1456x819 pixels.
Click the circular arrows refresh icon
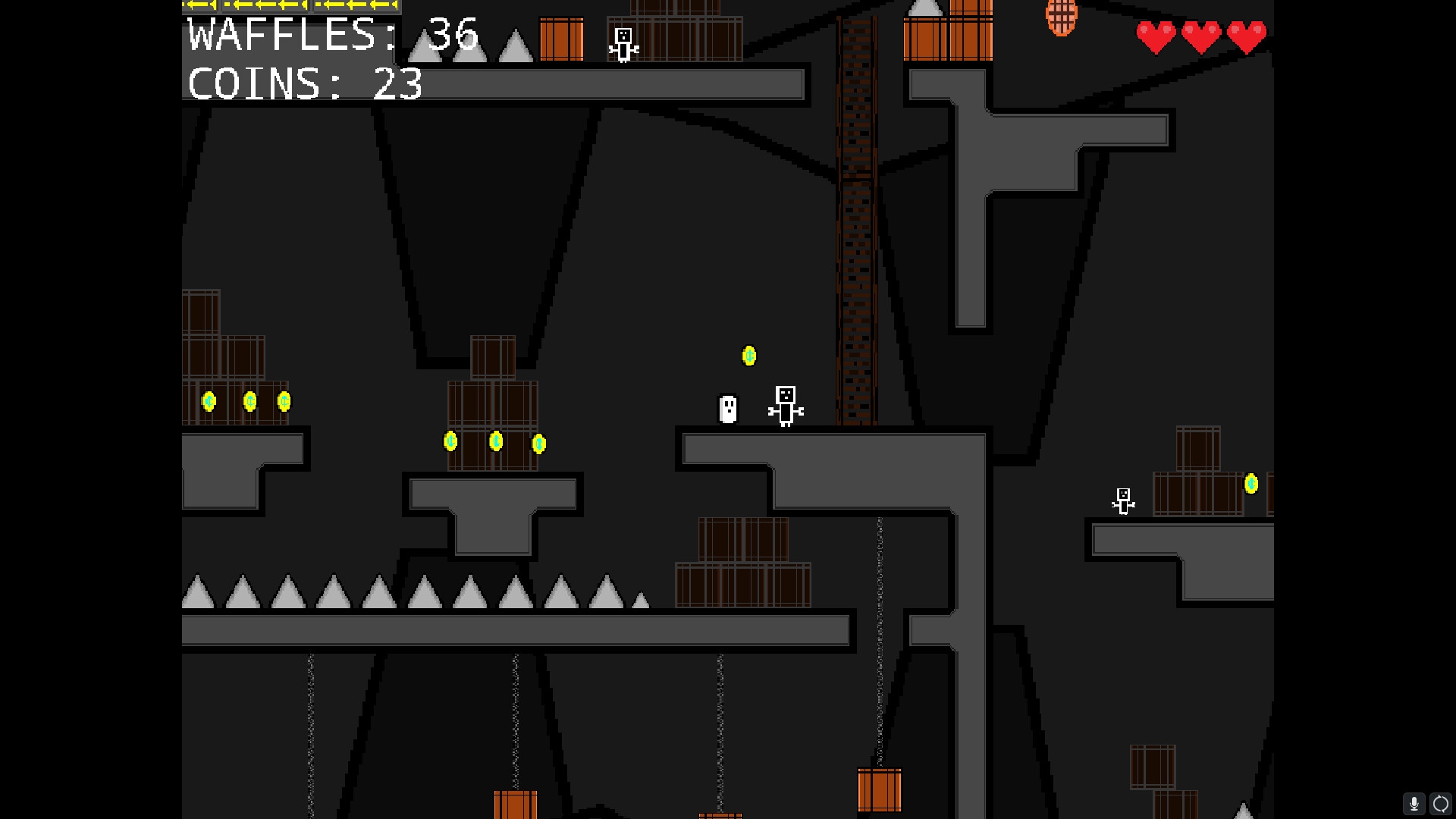tap(1440, 804)
